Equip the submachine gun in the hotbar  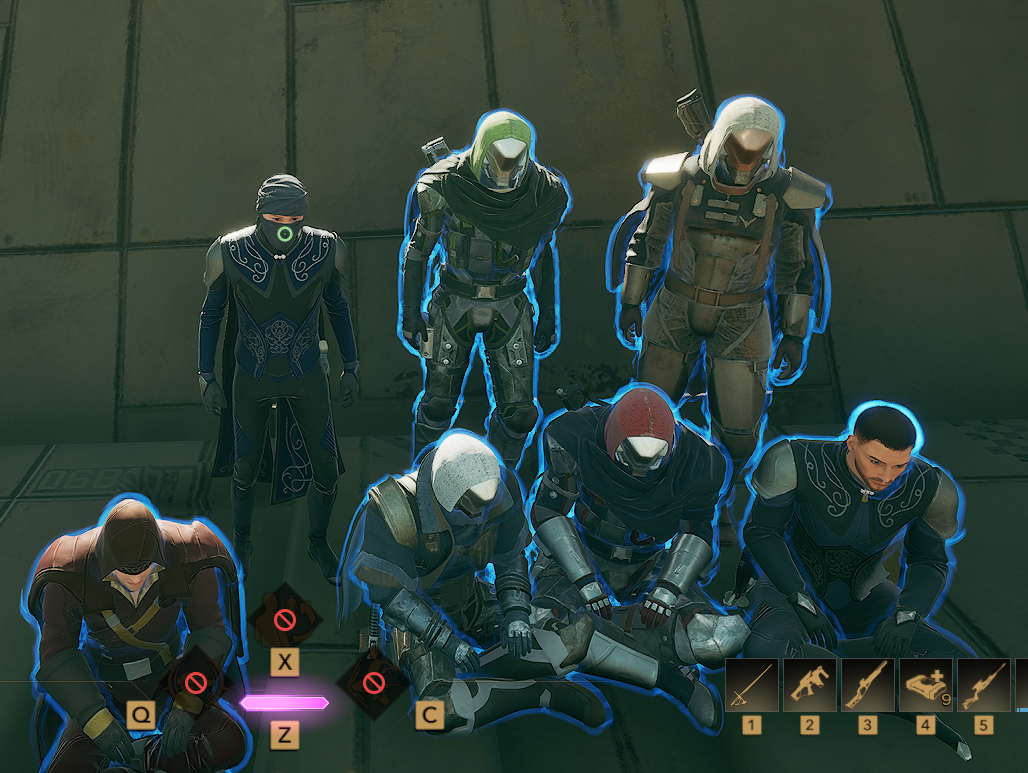pyautogui.click(x=810, y=685)
